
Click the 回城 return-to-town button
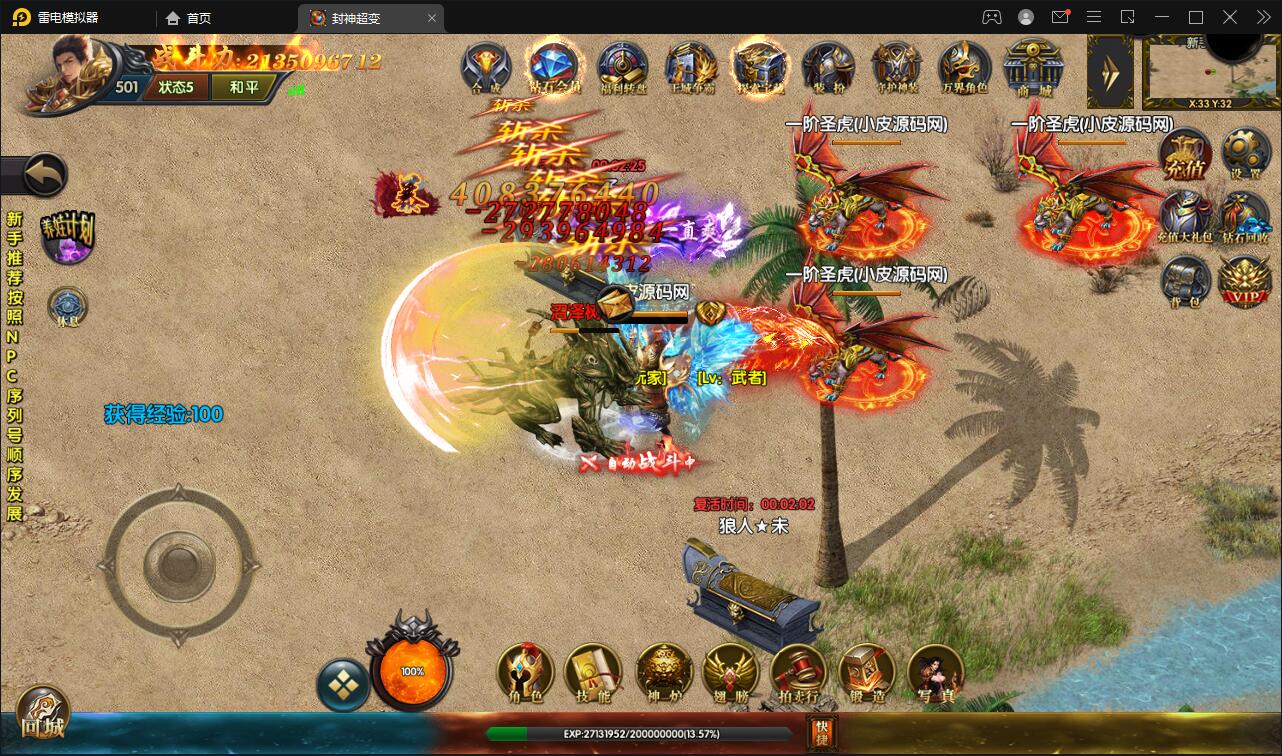click(x=42, y=713)
